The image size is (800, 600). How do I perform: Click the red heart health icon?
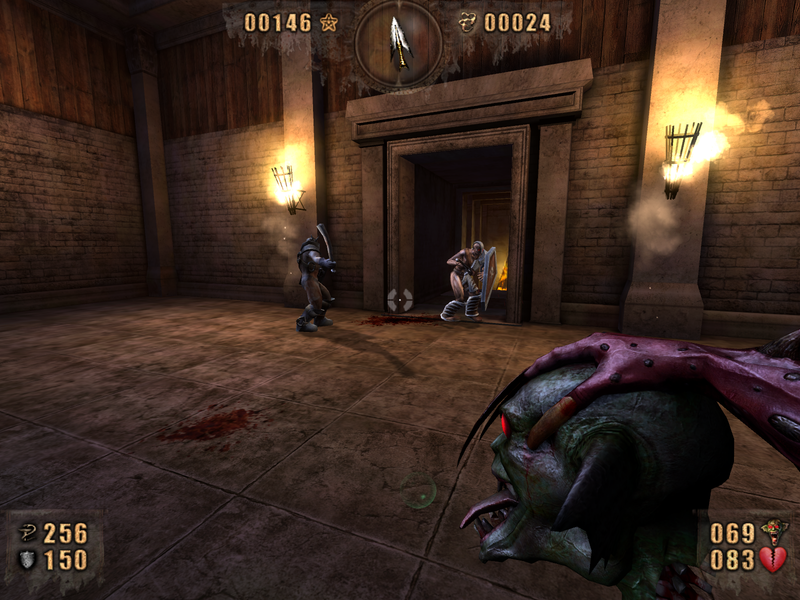click(772, 559)
